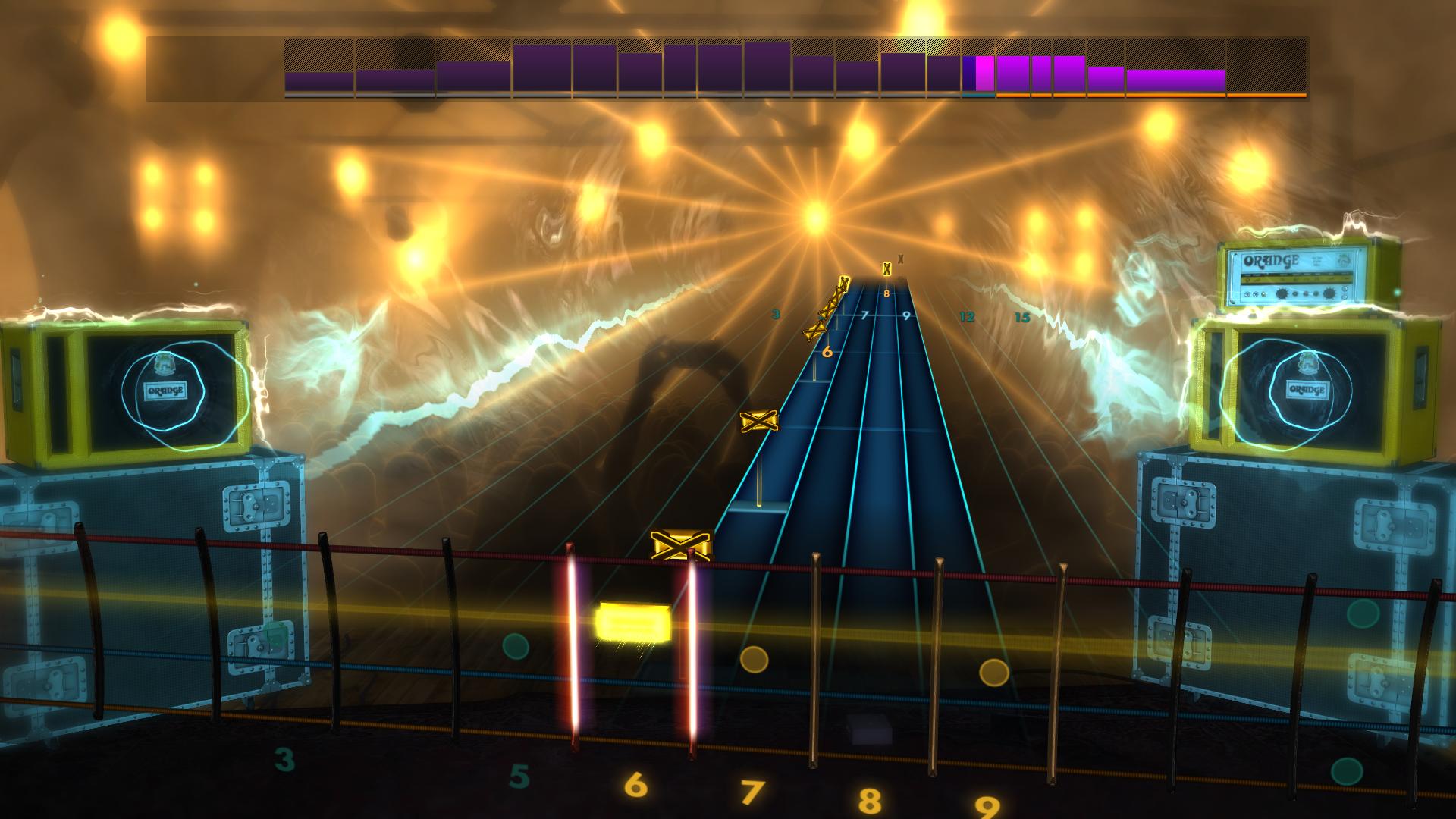Click the X note crossing the lane divider
This screenshot has height=819, width=1456.
680,544
